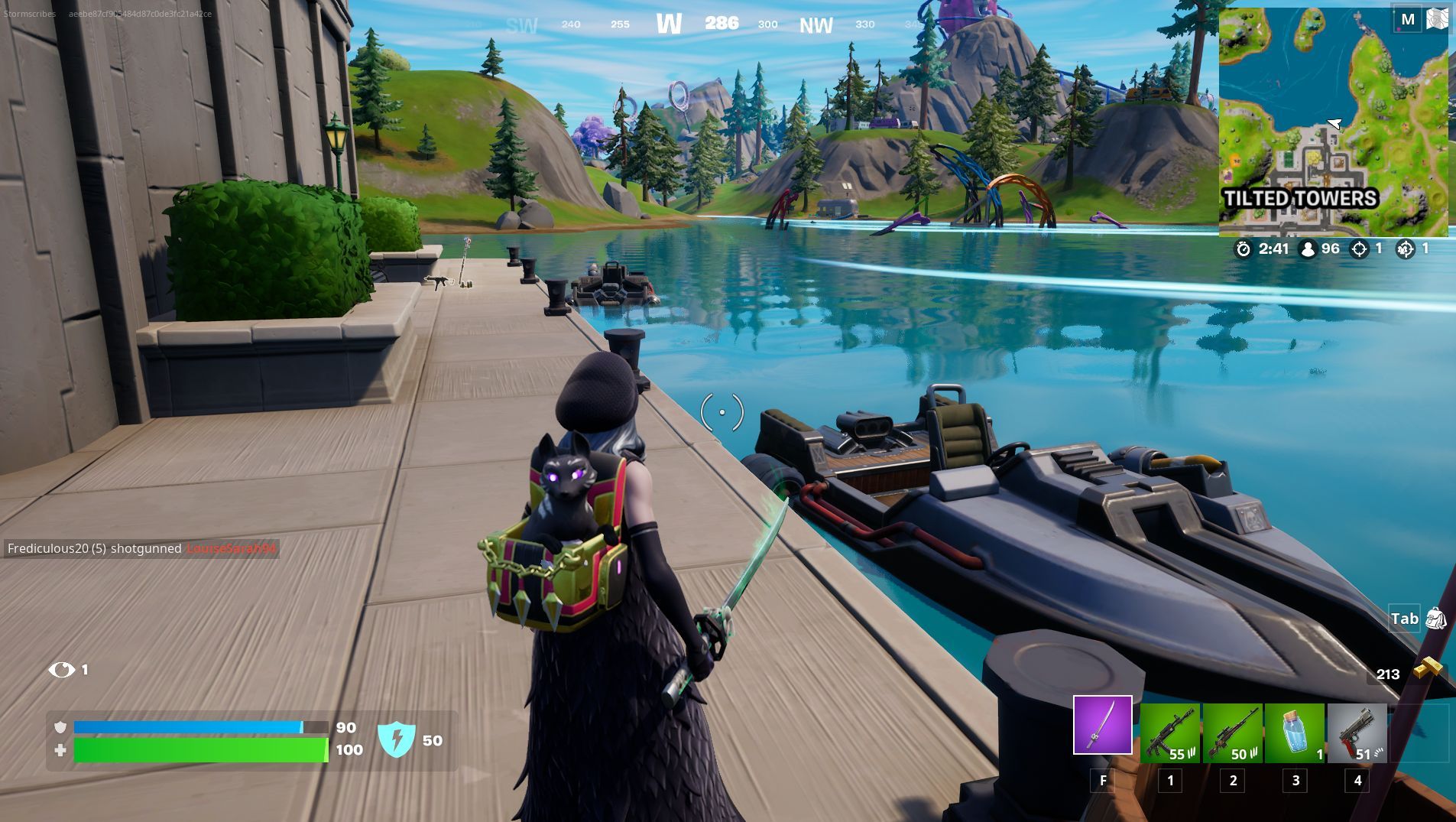This screenshot has height=822, width=1456.
Task: Expand the compass heading 286 marker
Action: (722, 24)
